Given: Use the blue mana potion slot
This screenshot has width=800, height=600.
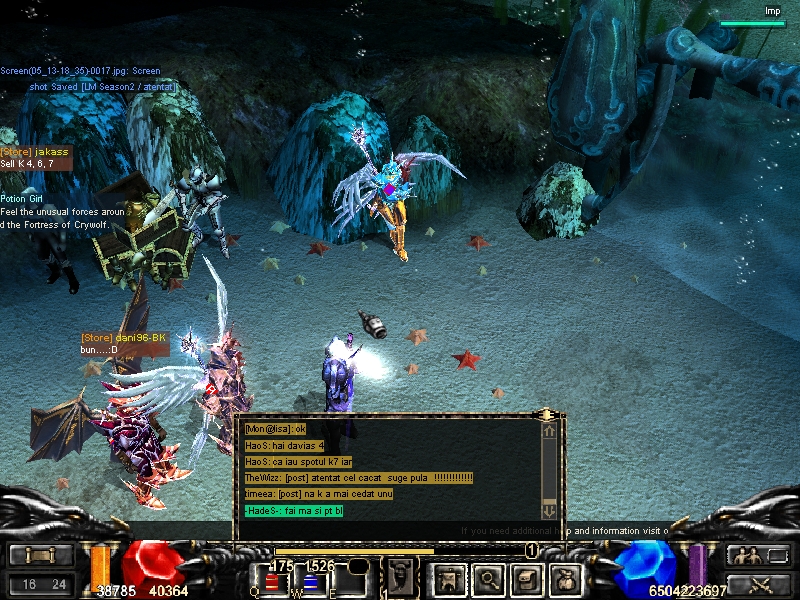Looking at the screenshot, I should point(310,581).
